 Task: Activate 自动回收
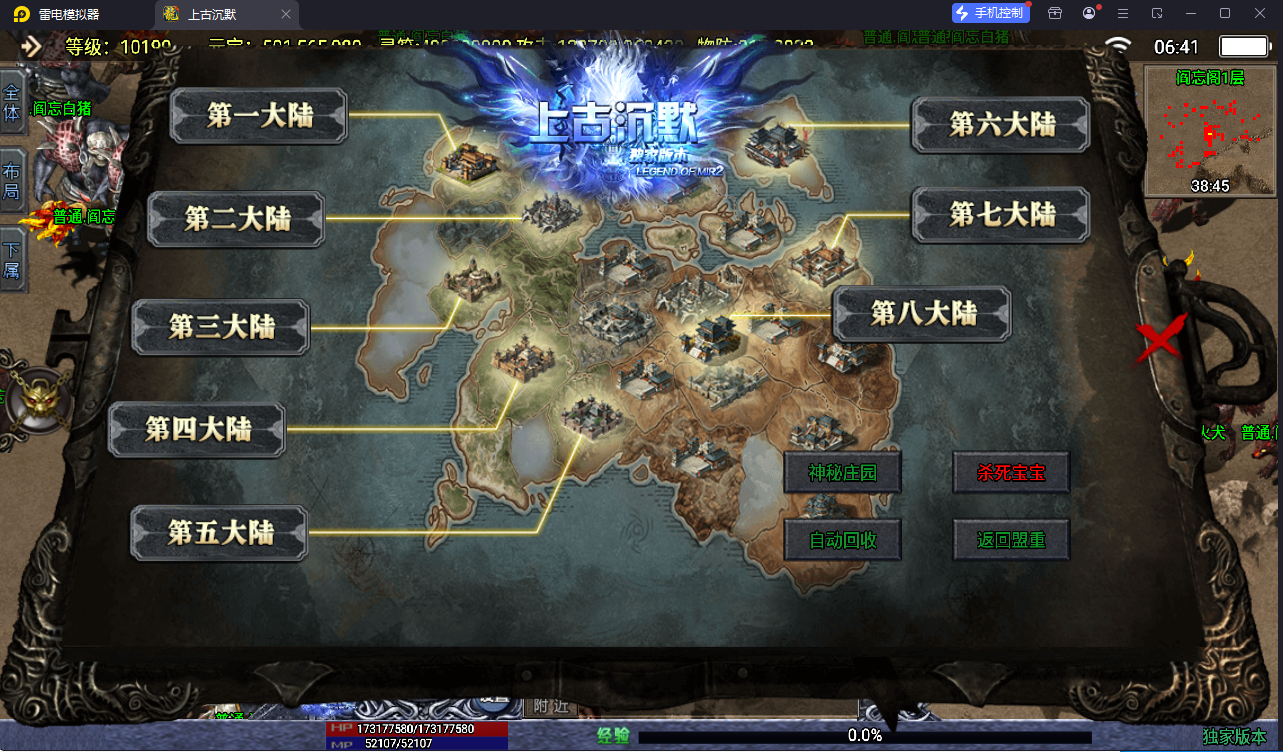[x=842, y=540]
